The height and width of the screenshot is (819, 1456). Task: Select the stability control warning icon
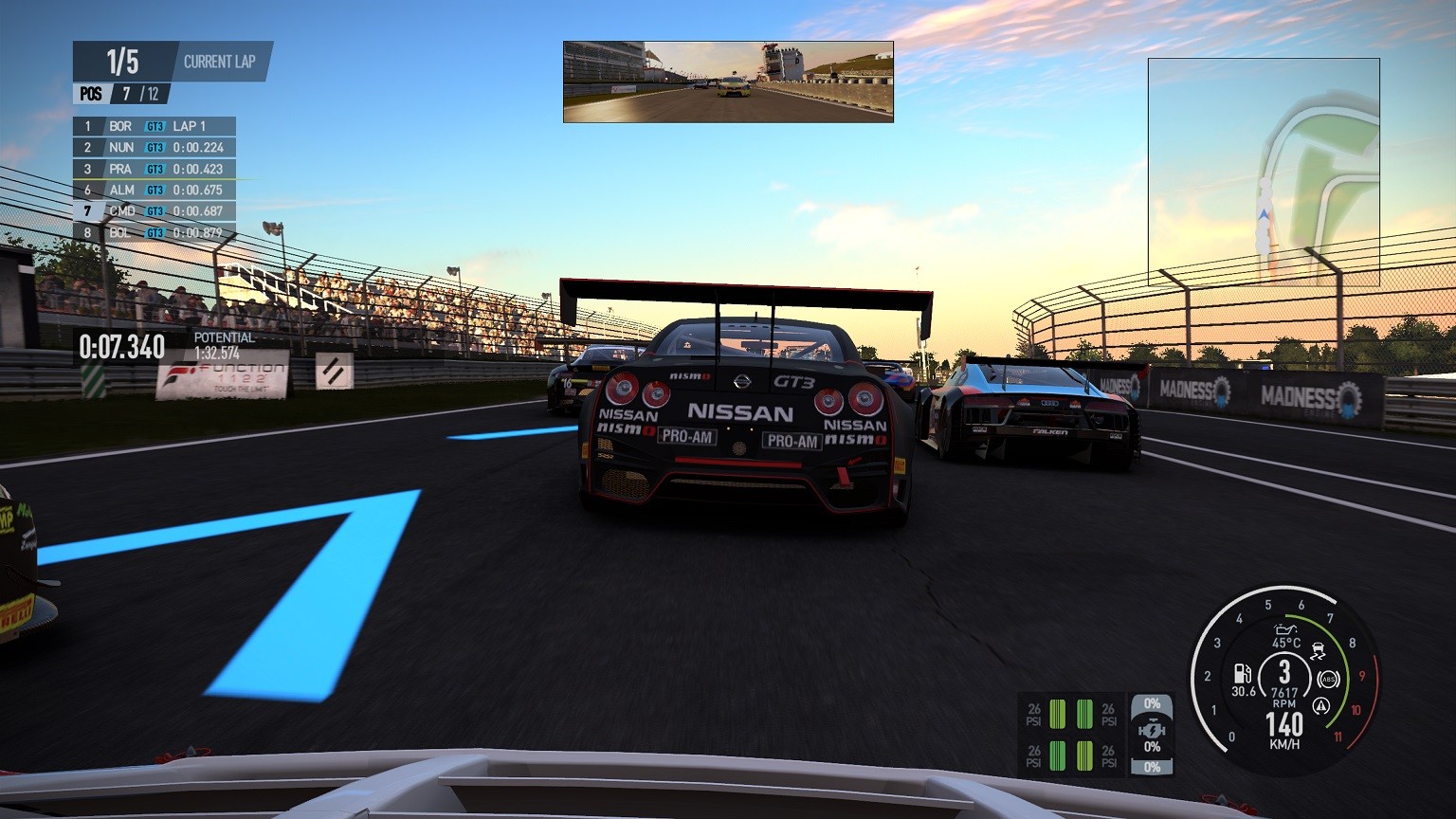(x=1320, y=706)
